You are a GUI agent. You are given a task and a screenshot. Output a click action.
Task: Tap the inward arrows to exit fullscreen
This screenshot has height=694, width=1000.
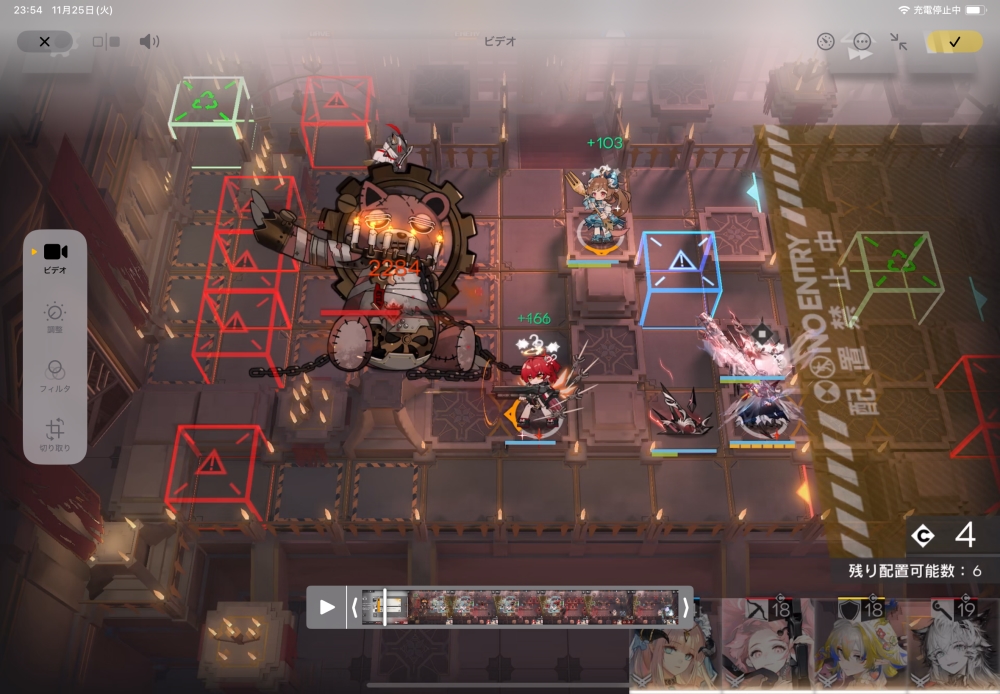pos(898,42)
